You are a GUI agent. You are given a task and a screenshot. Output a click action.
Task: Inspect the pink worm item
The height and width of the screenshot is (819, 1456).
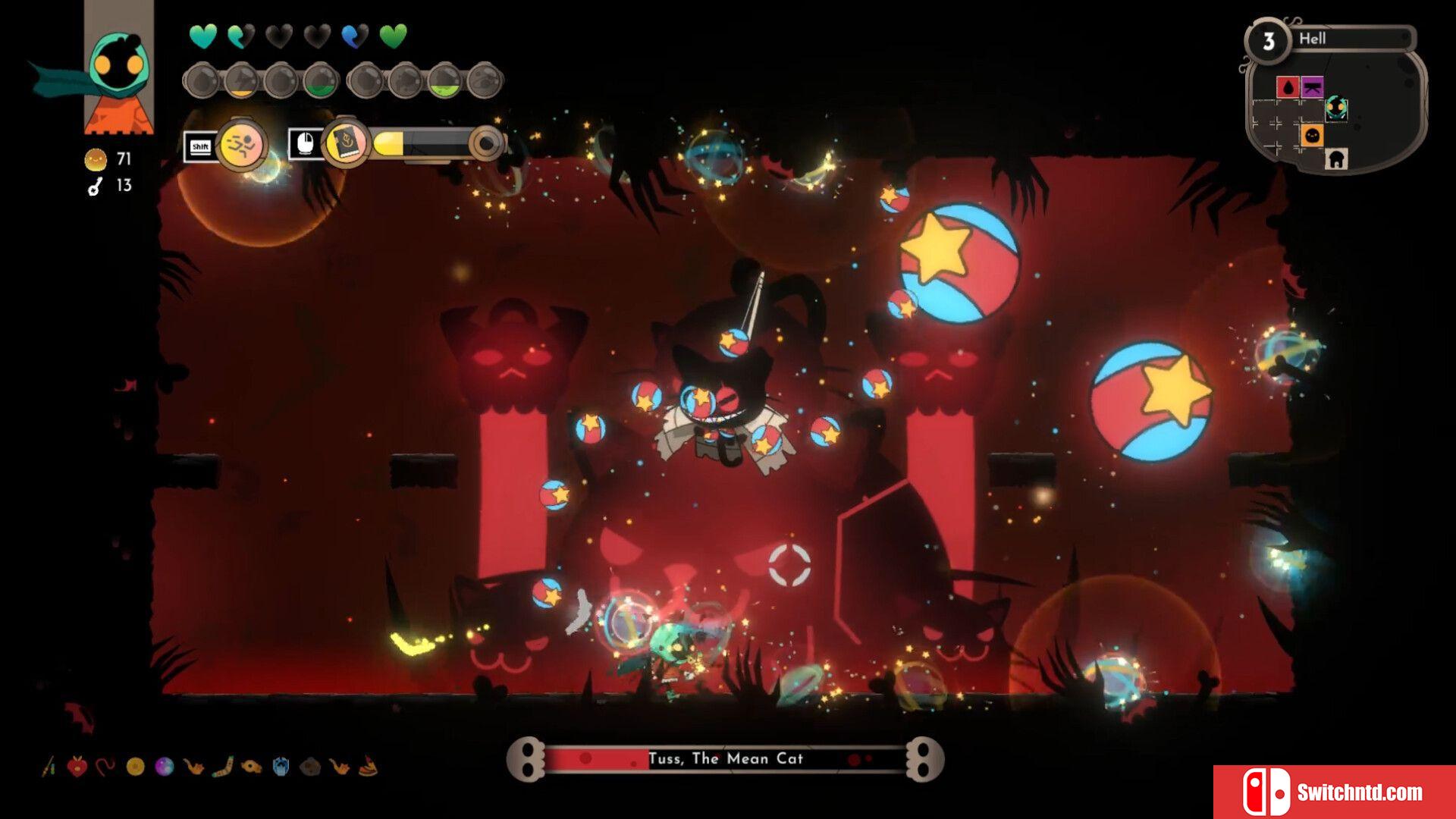pyautogui.click(x=105, y=767)
